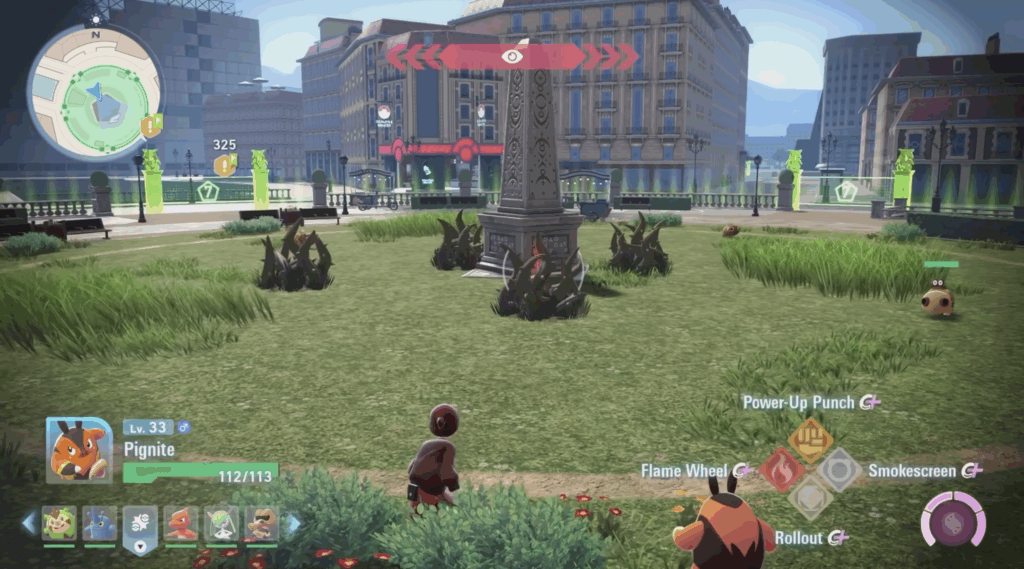Cycle the party bar right with the arrow
The width and height of the screenshot is (1024, 569).
point(294,523)
